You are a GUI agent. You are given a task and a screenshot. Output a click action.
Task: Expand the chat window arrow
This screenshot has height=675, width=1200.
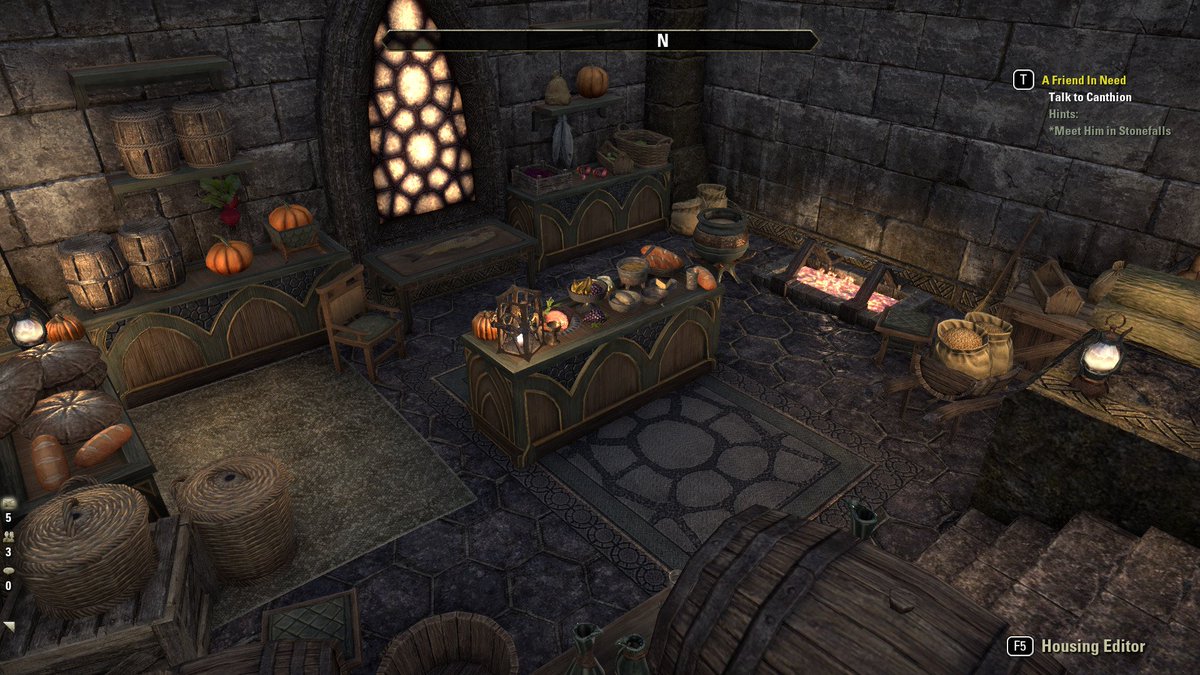point(9,626)
